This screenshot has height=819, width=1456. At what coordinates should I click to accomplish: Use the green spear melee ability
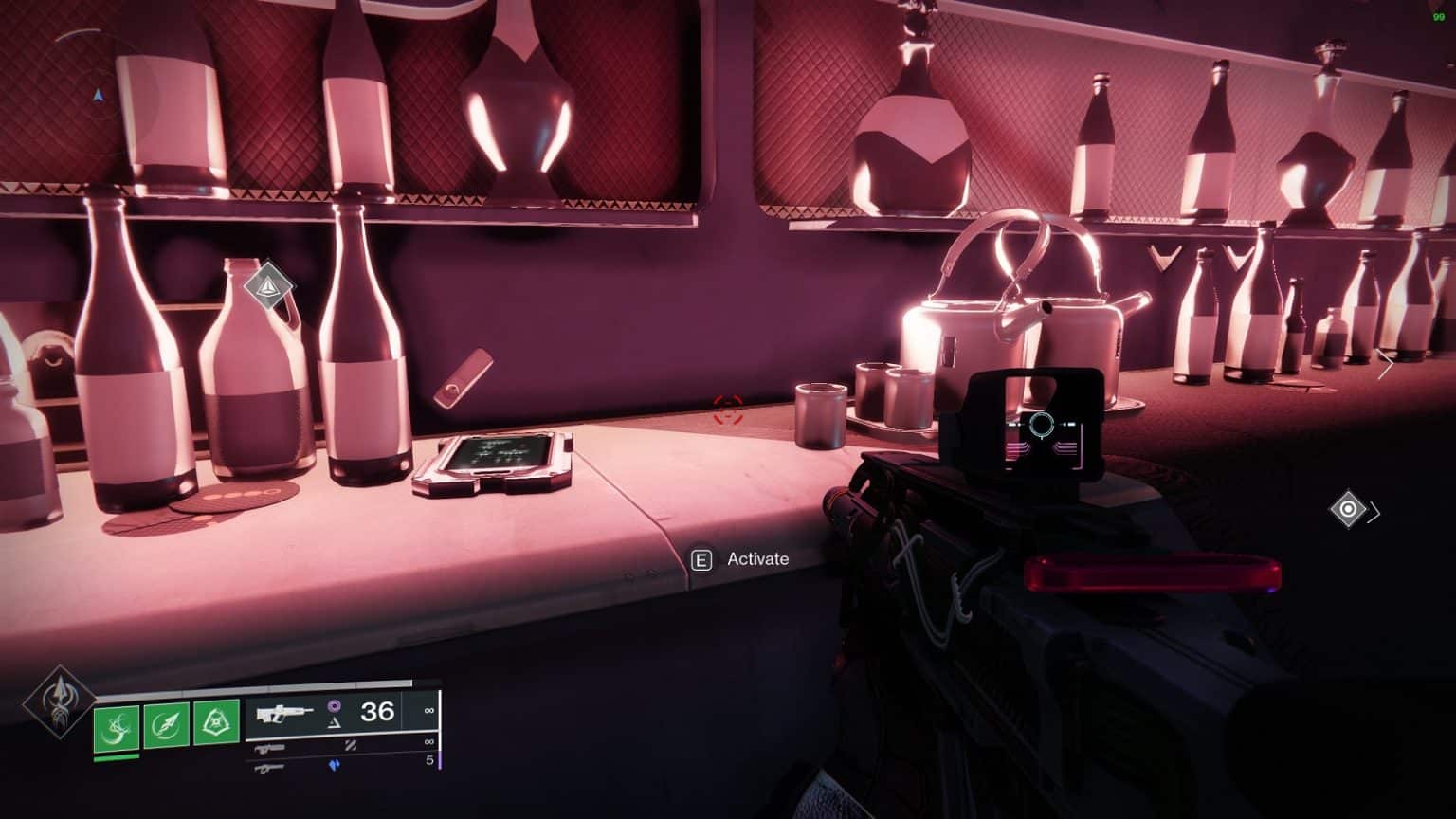(167, 727)
